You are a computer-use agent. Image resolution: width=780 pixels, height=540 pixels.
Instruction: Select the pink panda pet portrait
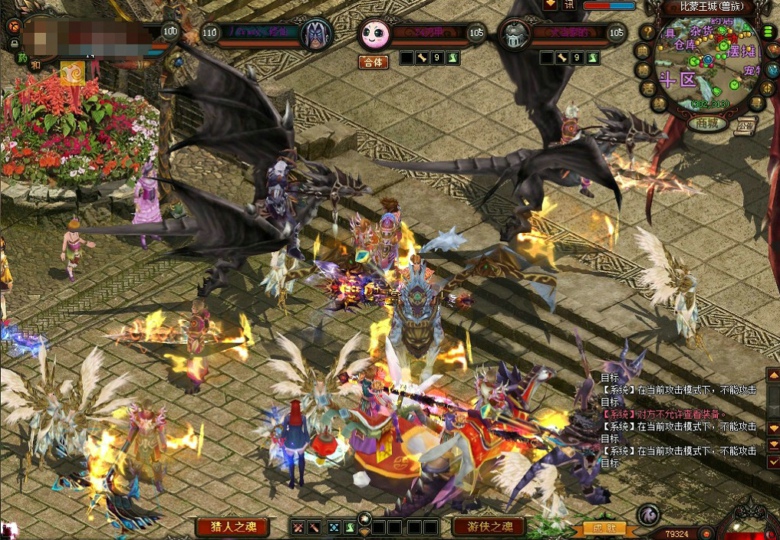374,34
